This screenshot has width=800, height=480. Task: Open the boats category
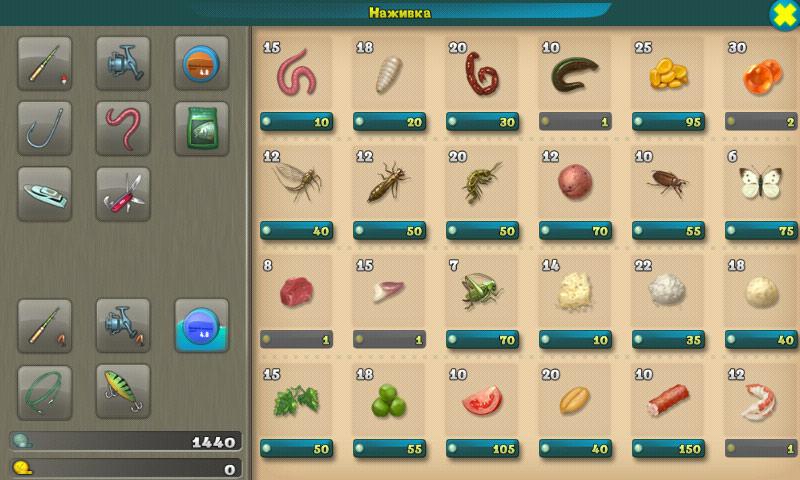(45, 193)
